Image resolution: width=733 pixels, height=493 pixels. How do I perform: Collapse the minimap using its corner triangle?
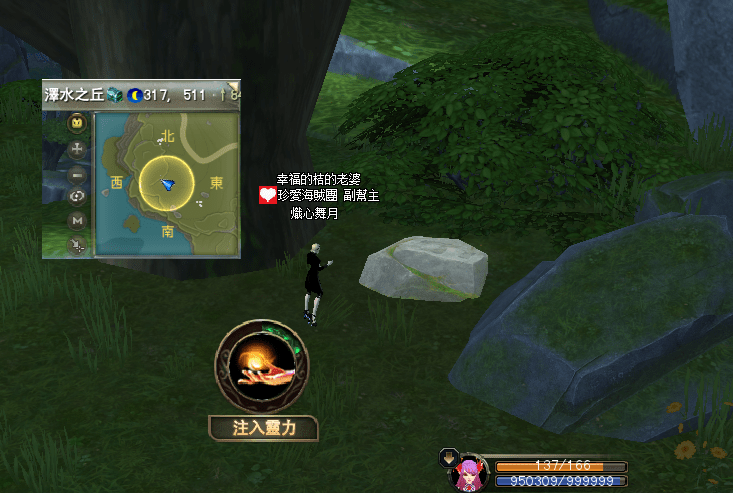[234, 85]
